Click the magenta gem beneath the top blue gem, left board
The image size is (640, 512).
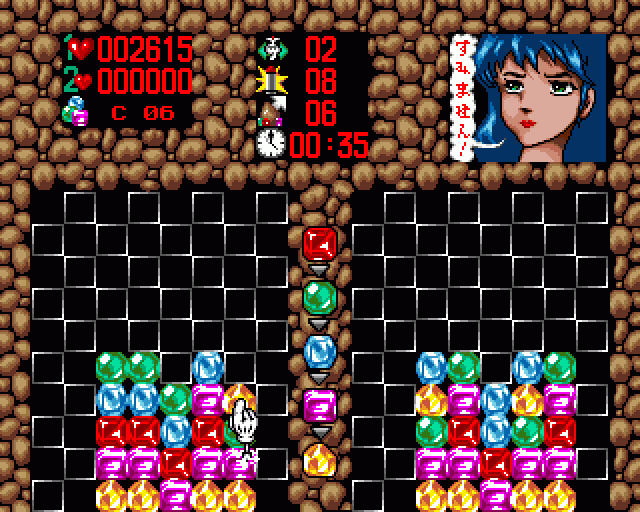tap(207, 399)
